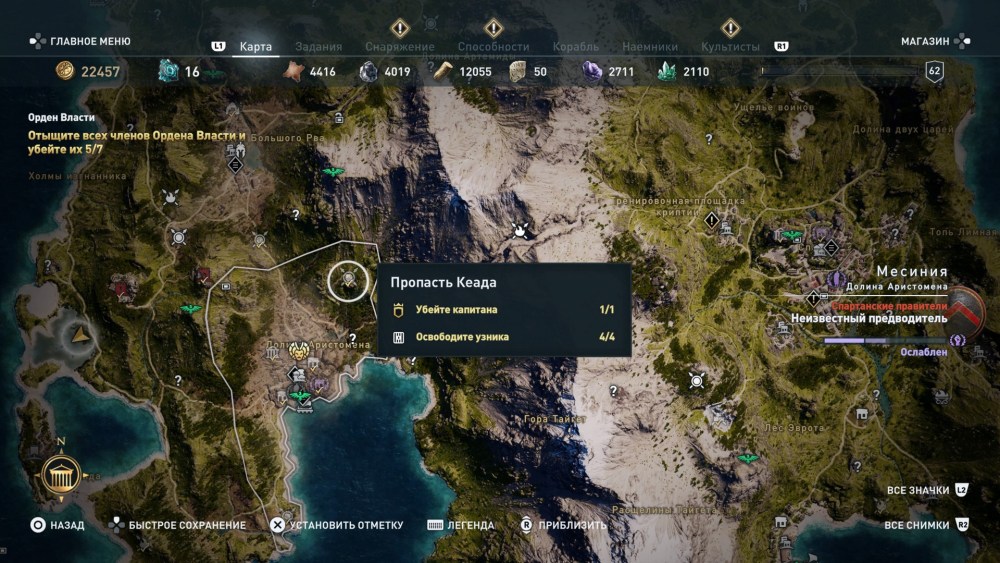
Task: Open Главное меню
Action: click(80, 41)
